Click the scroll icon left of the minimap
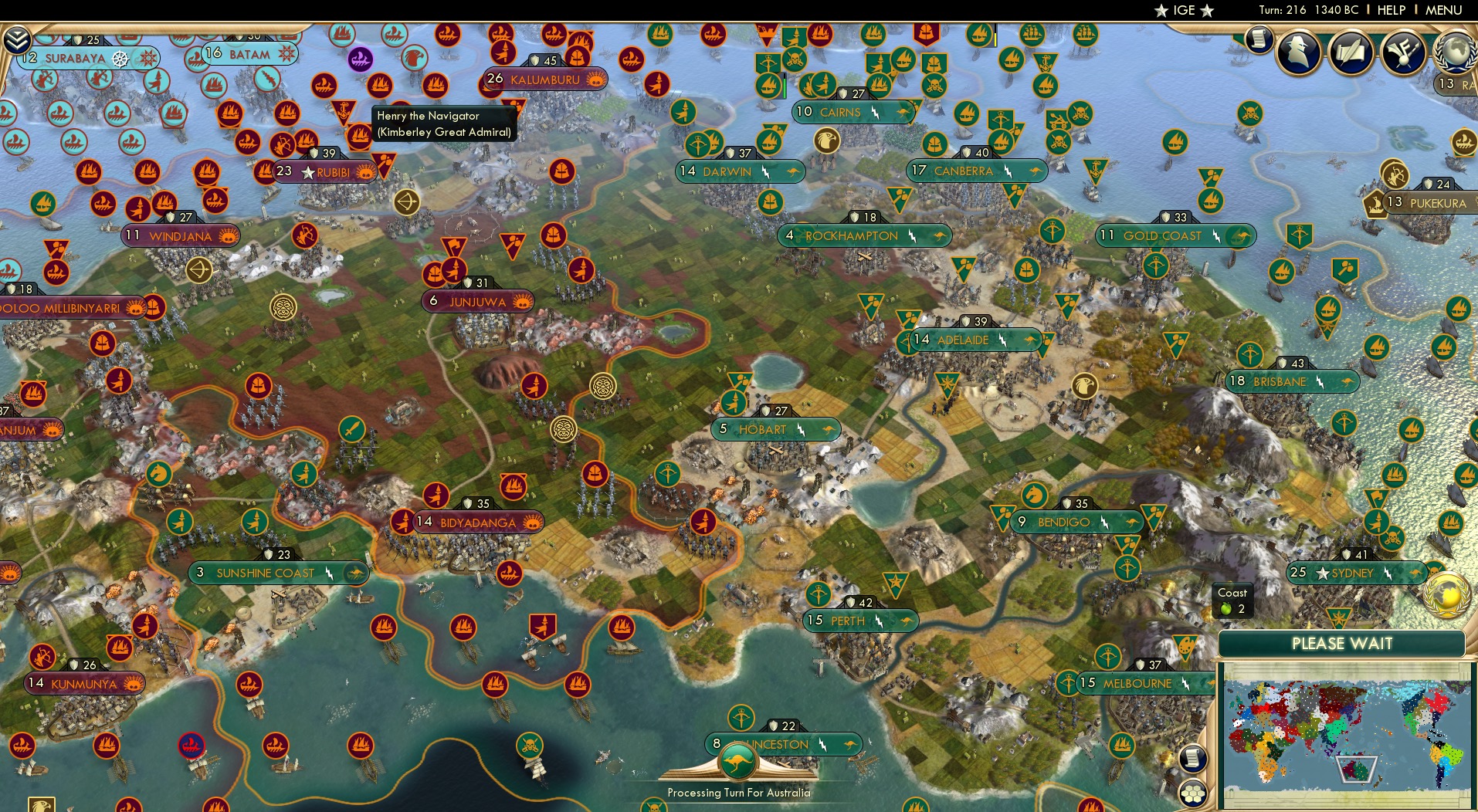The width and height of the screenshot is (1478, 812). click(x=1192, y=759)
